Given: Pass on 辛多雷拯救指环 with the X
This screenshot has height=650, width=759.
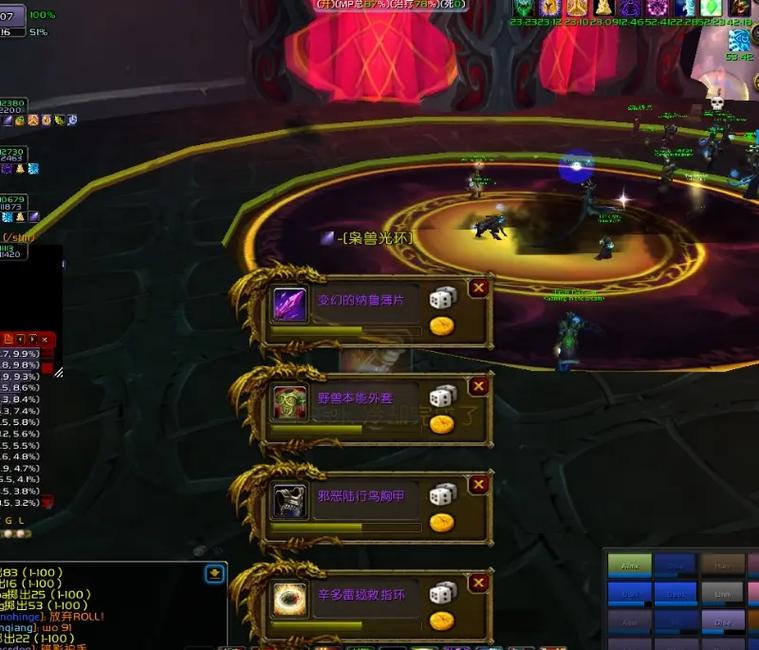Looking at the screenshot, I should click(x=479, y=582).
